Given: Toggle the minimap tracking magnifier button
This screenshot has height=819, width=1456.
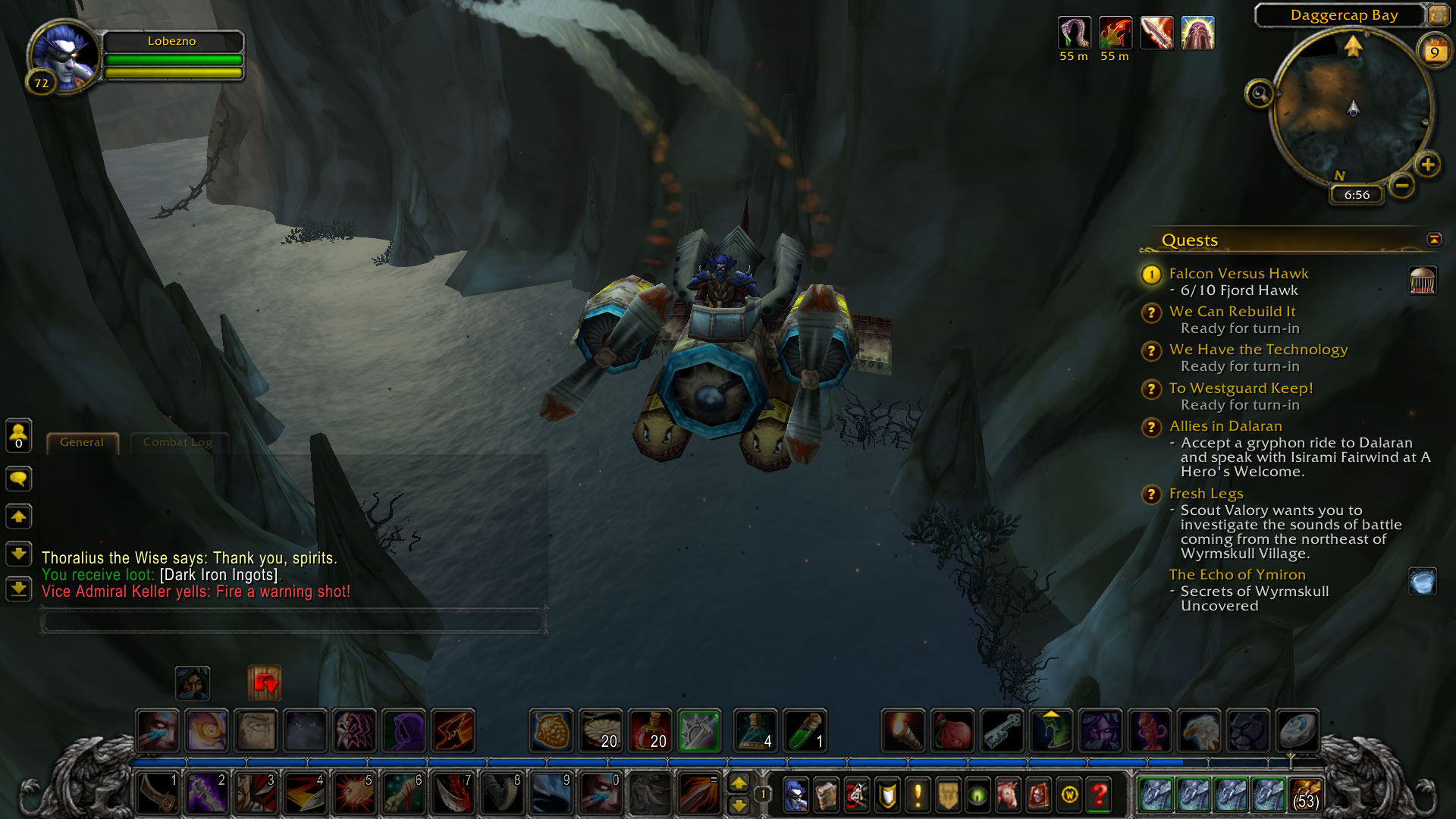Looking at the screenshot, I should click(1260, 94).
